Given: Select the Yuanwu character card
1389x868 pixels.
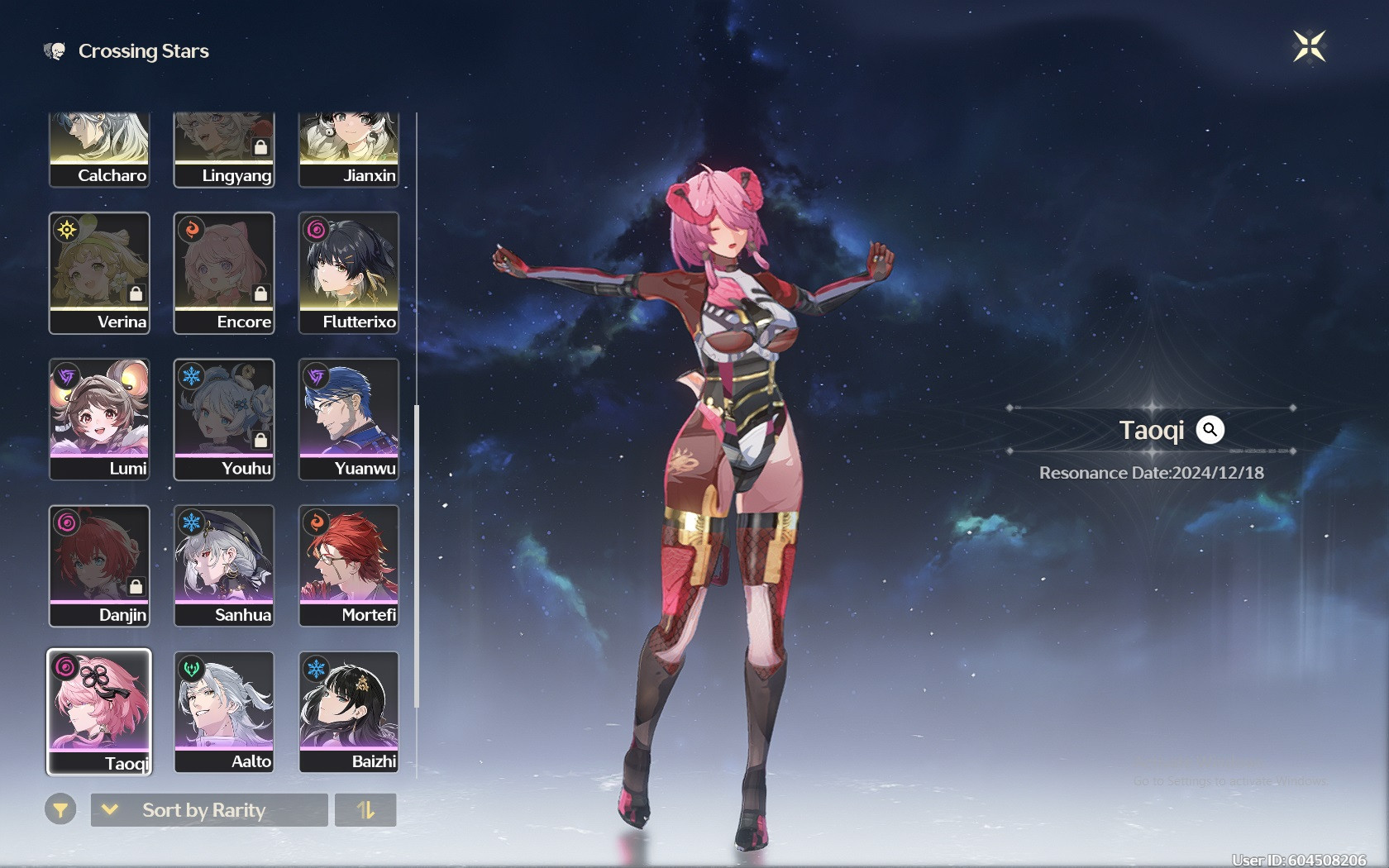Looking at the screenshot, I should [x=348, y=419].
